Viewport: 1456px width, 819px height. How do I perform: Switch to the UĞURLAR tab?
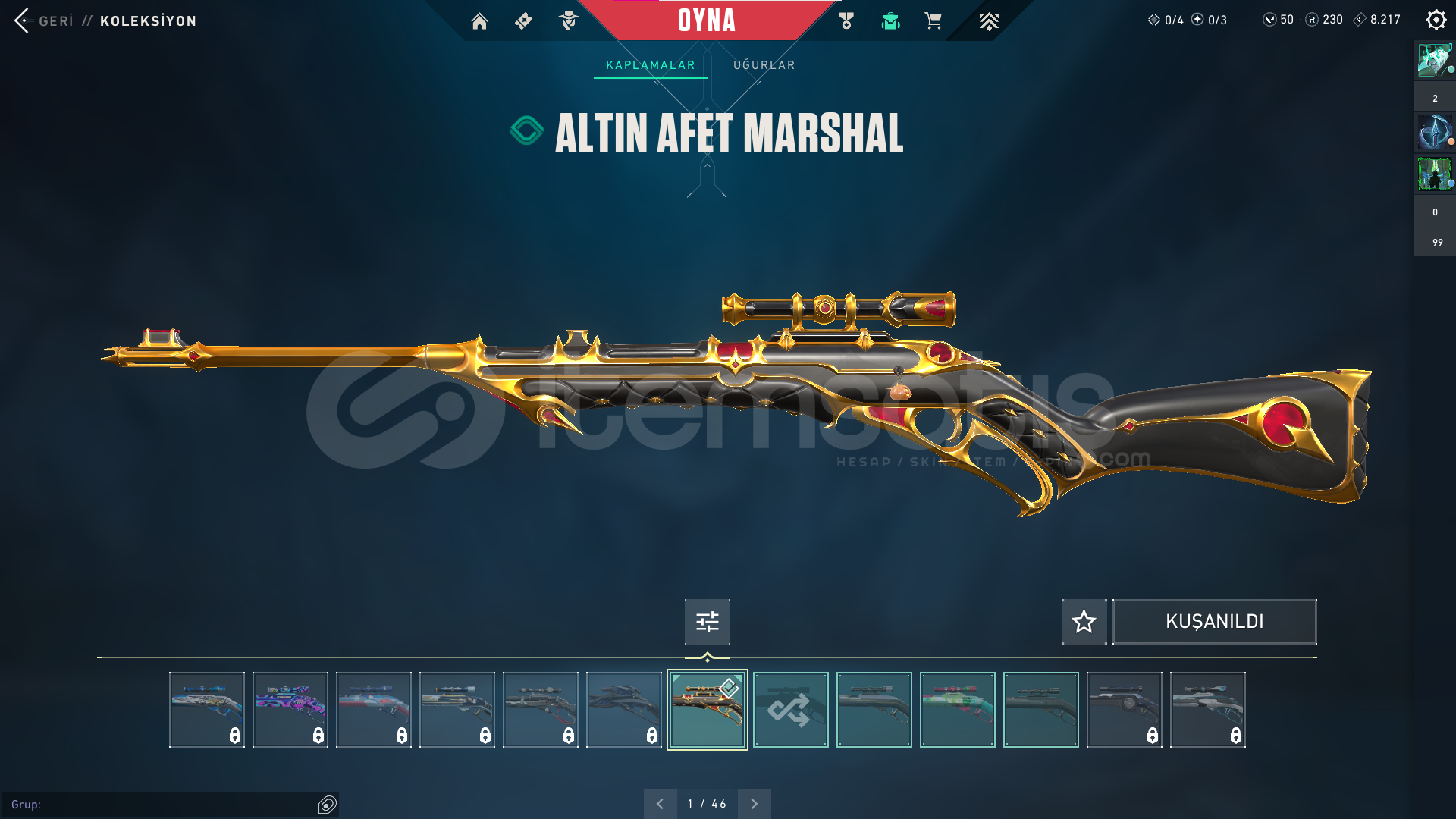(764, 65)
